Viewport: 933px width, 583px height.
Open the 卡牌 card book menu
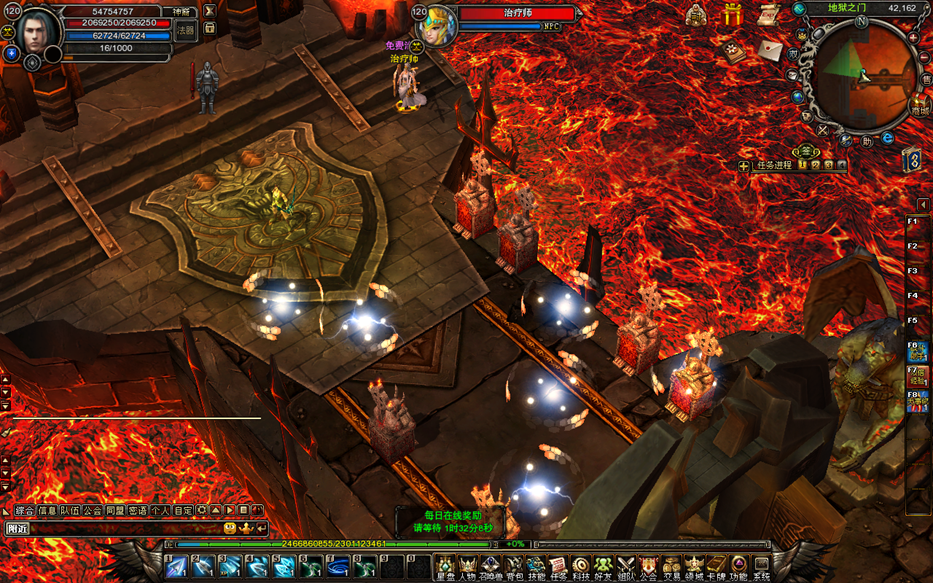click(x=716, y=568)
